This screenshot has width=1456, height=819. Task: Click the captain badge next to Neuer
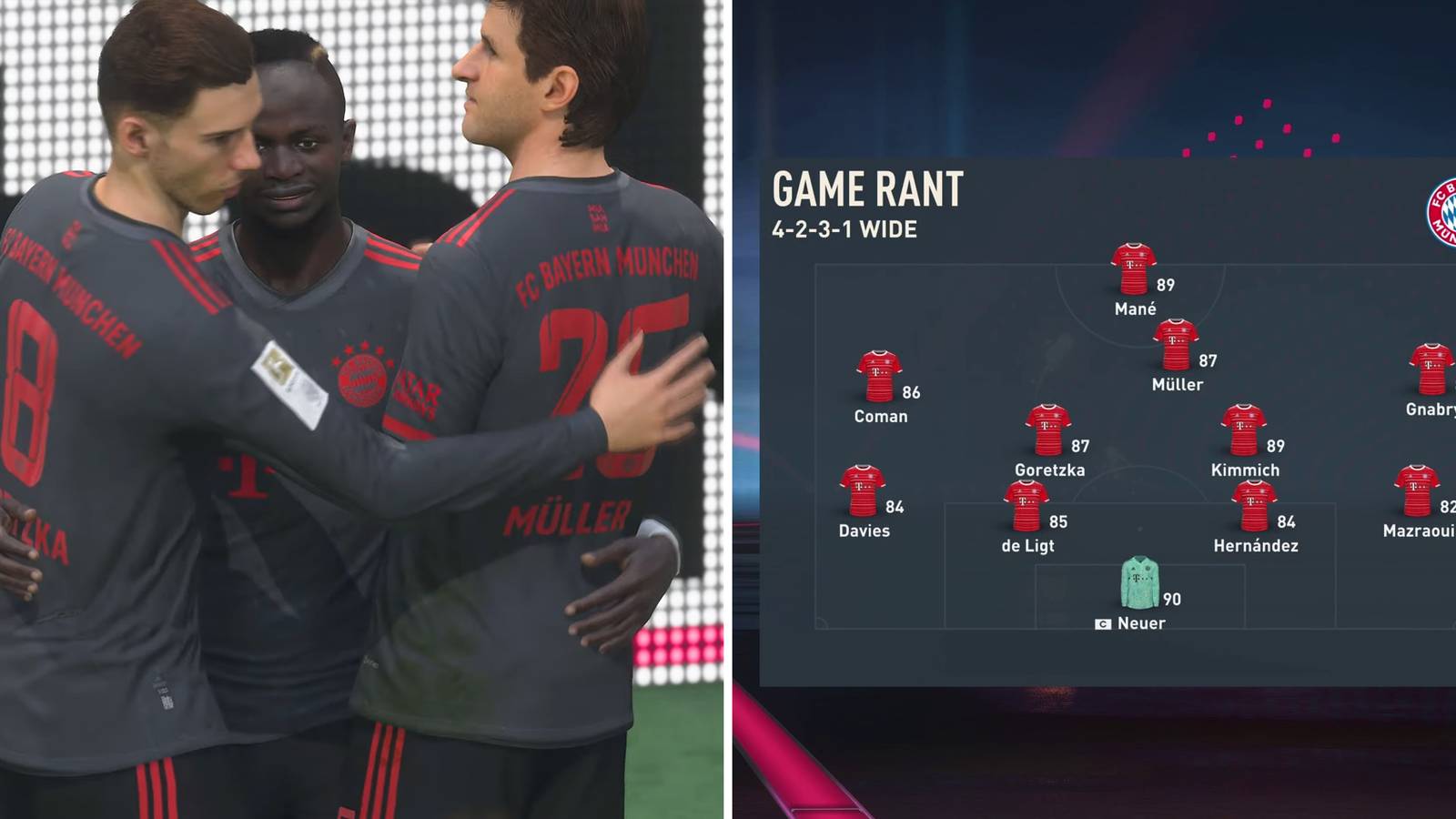(x=1102, y=623)
